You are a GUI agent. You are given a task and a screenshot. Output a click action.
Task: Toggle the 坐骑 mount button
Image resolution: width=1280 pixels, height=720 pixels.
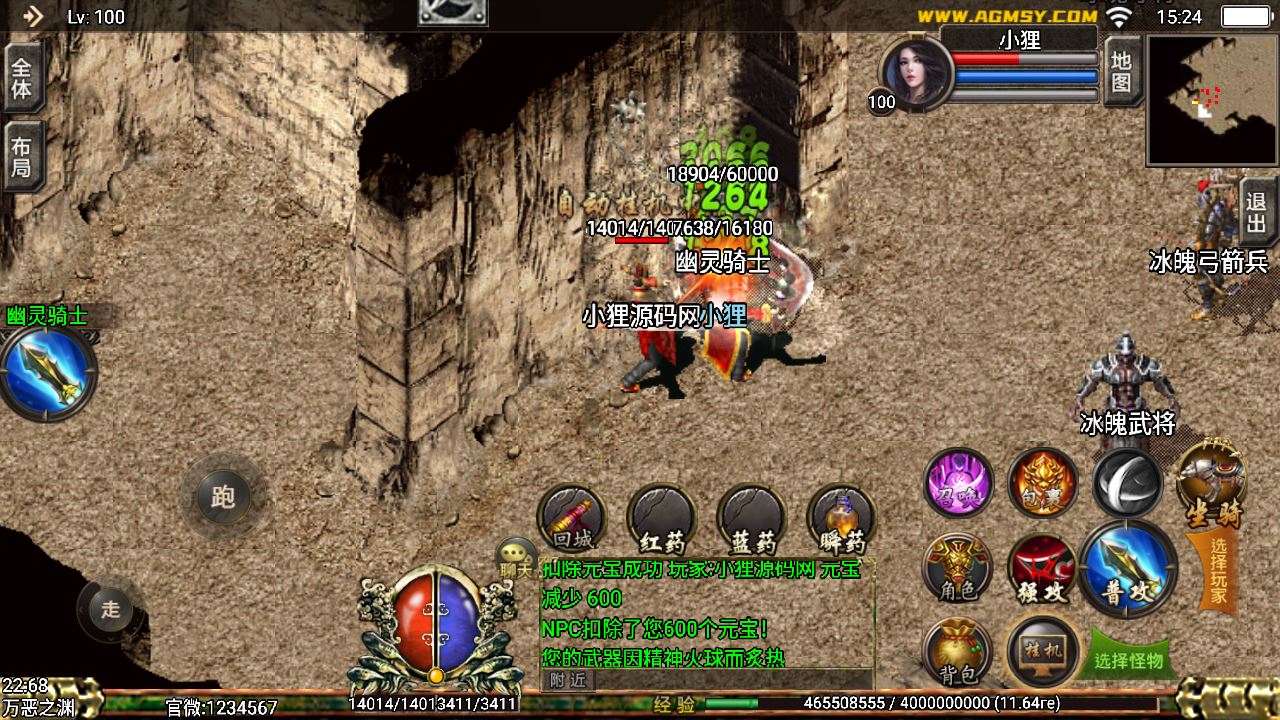click(1211, 484)
